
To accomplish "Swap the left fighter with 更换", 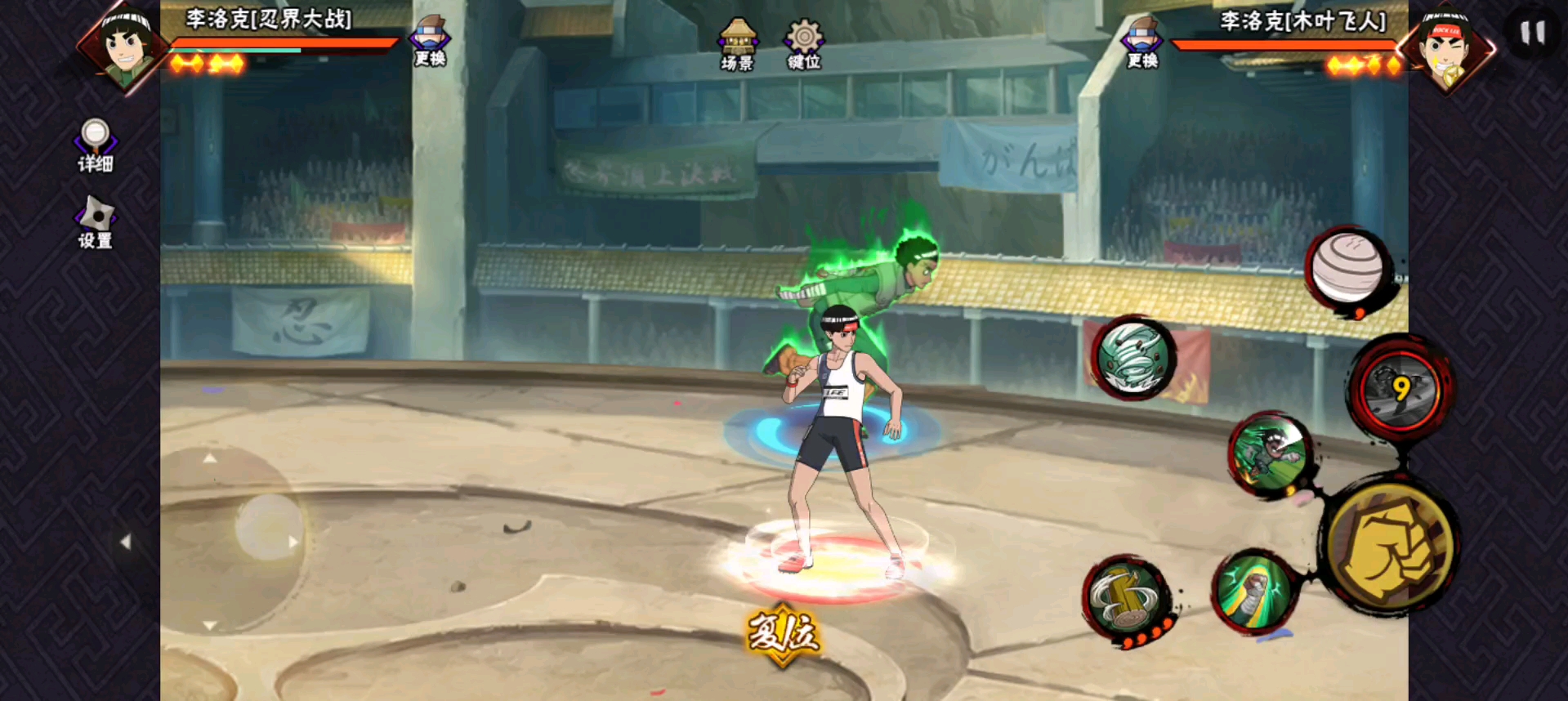I will 430,42.
